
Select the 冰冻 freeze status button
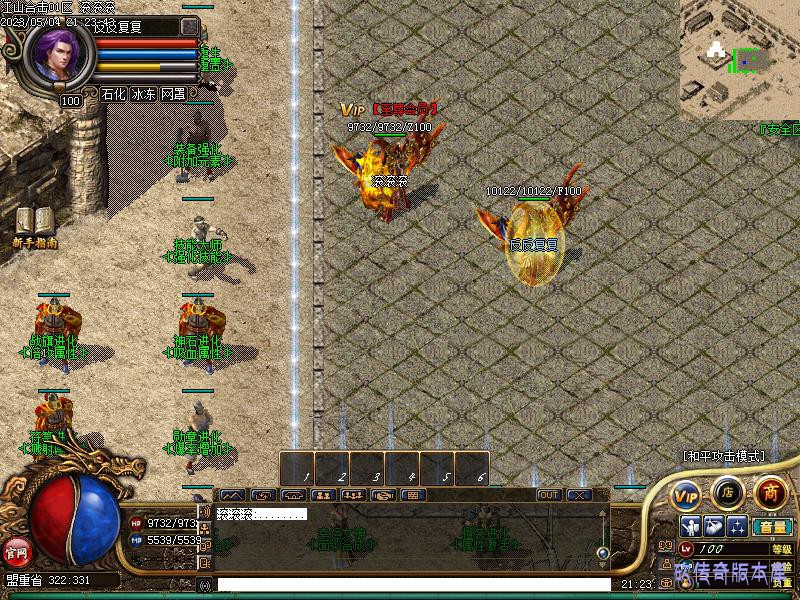(143, 95)
